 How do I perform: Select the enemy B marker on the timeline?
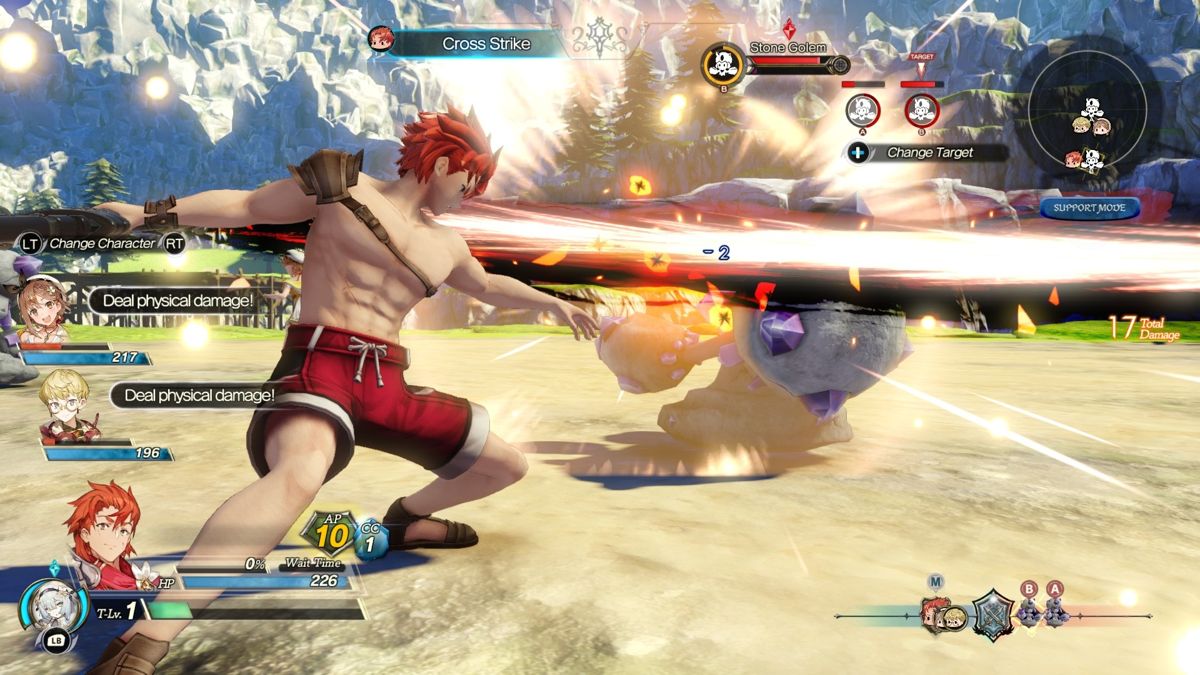tap(1030, 609)
